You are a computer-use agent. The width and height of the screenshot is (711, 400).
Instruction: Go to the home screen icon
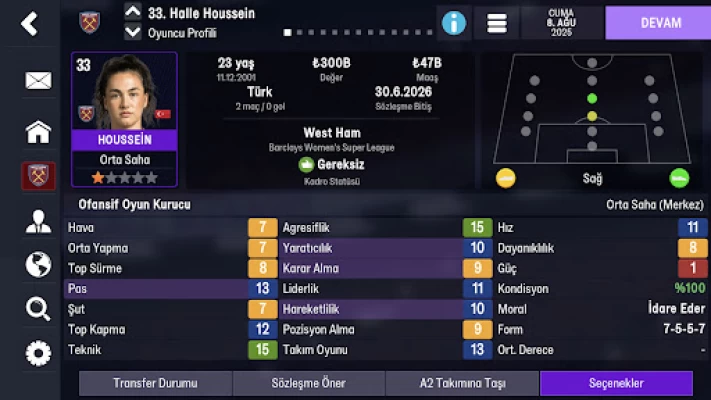[x=38, y=131]
